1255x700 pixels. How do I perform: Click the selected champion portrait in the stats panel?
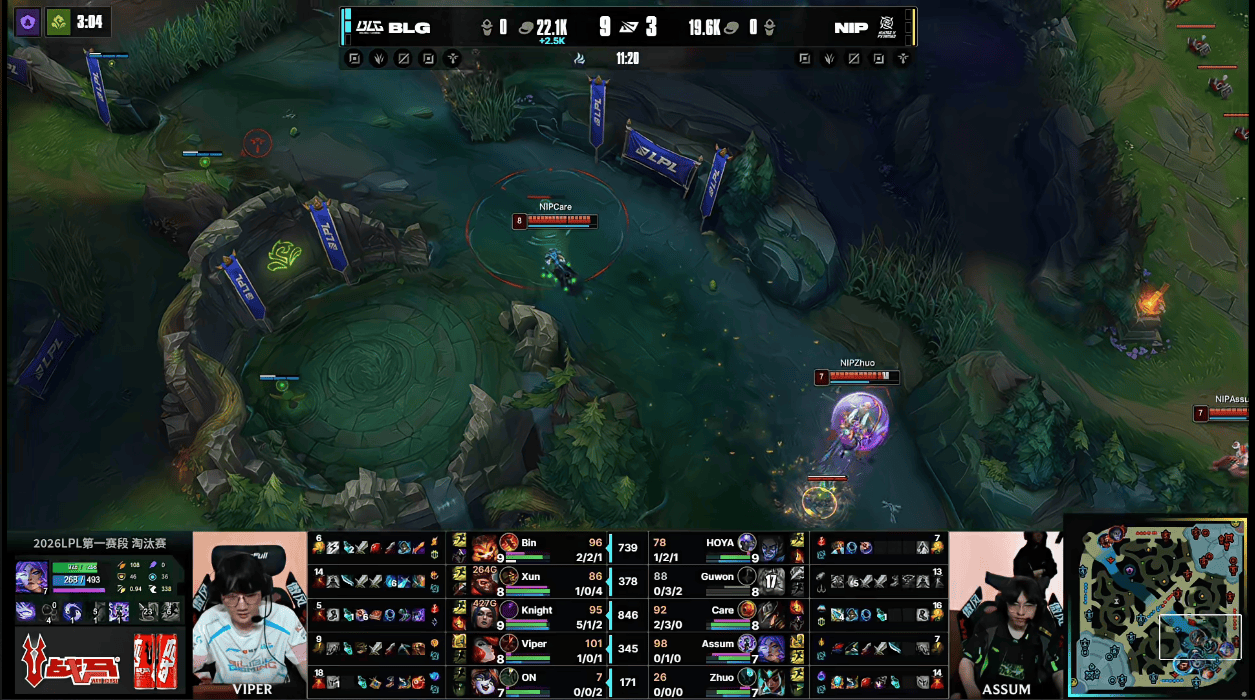pyautogui.click(x=30, y=577)
